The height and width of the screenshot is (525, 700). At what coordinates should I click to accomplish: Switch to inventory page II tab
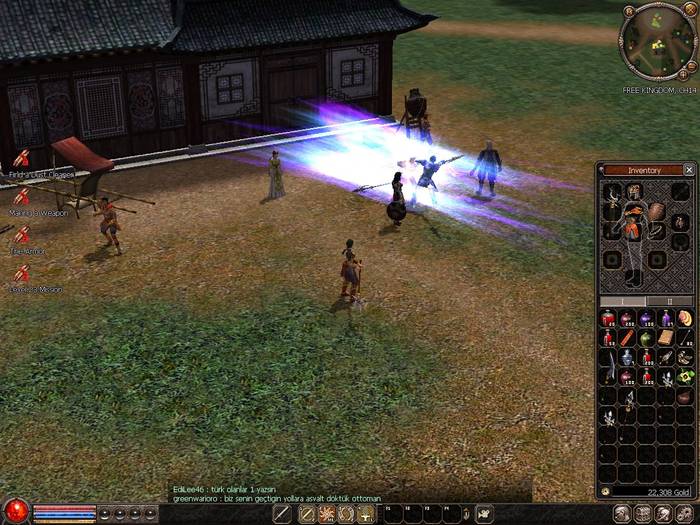(672, 300)
